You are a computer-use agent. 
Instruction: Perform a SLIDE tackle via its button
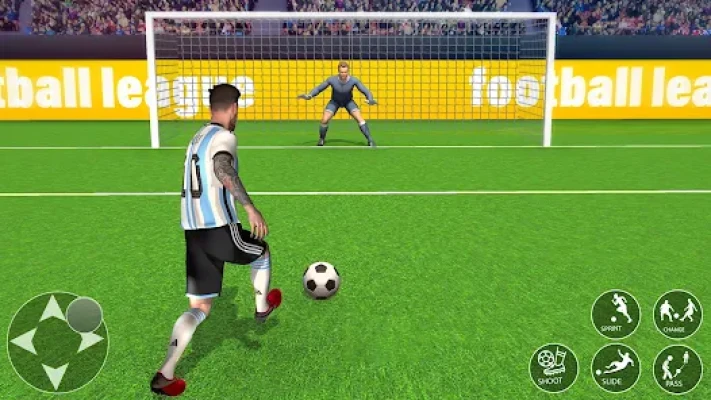pyautogui.click(x=615, y=368)
